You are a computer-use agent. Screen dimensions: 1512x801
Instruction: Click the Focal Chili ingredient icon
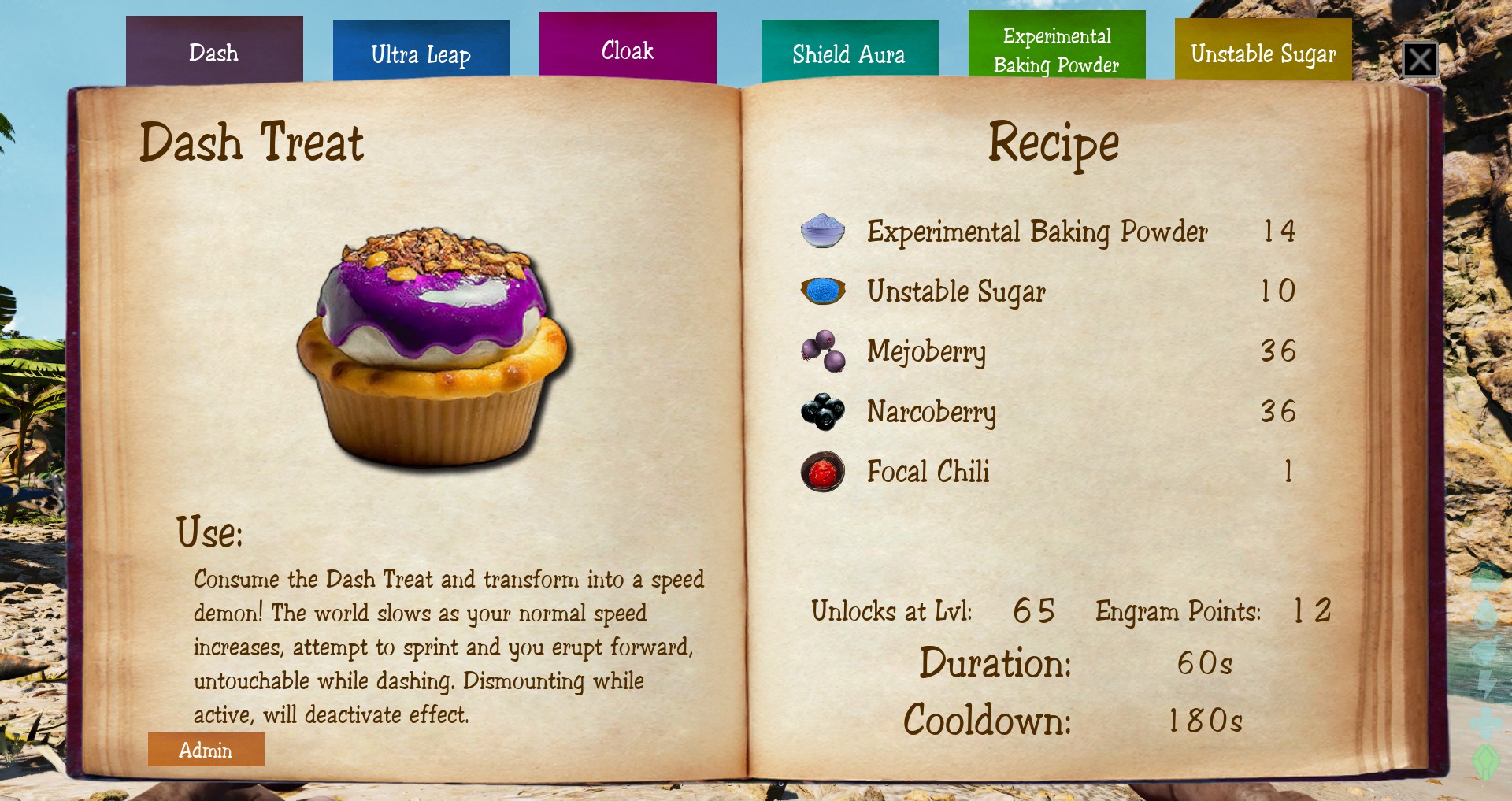[823, 471]
